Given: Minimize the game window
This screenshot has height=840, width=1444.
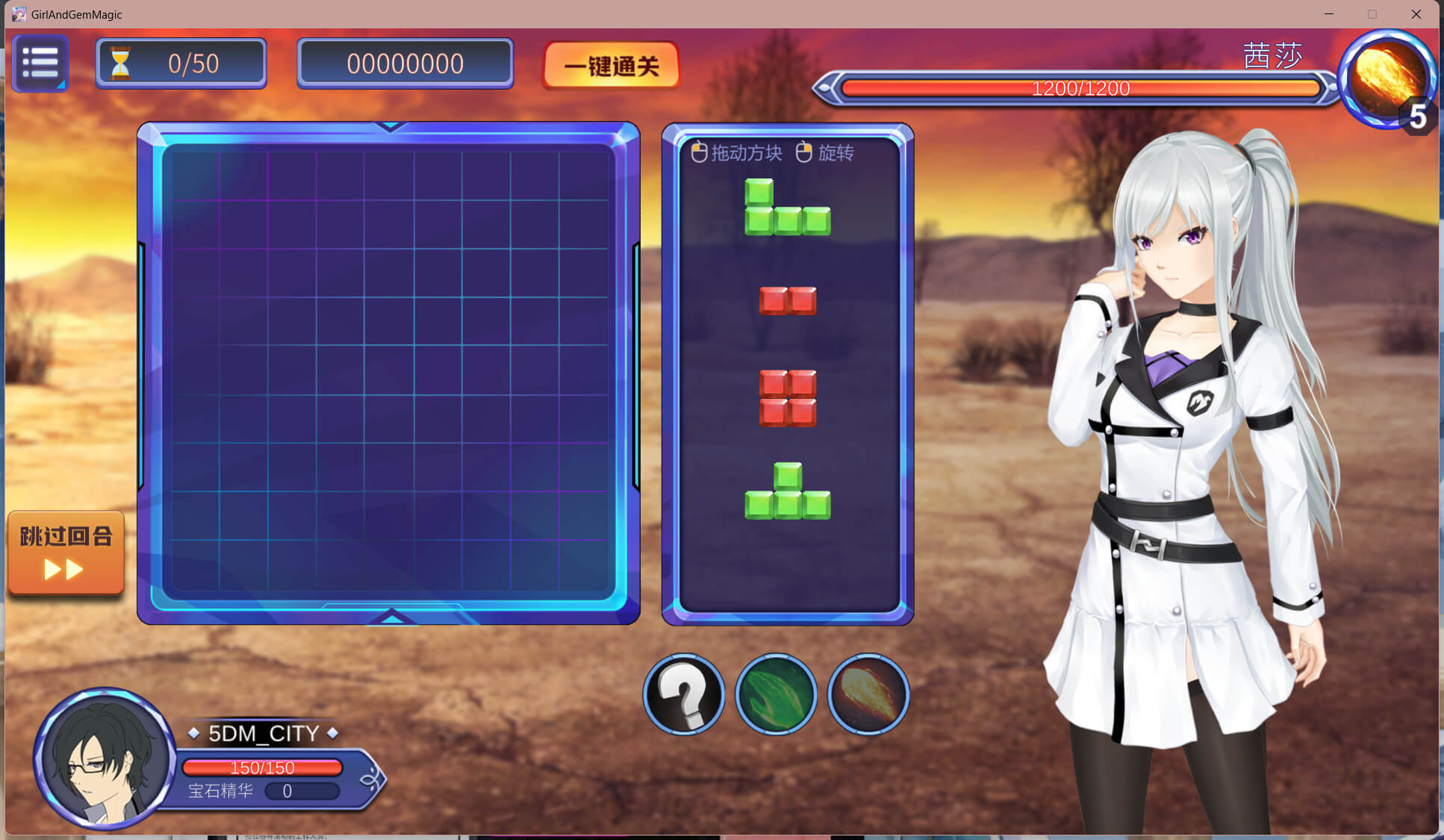Looking at the screenshot, I should point(1329,14).
